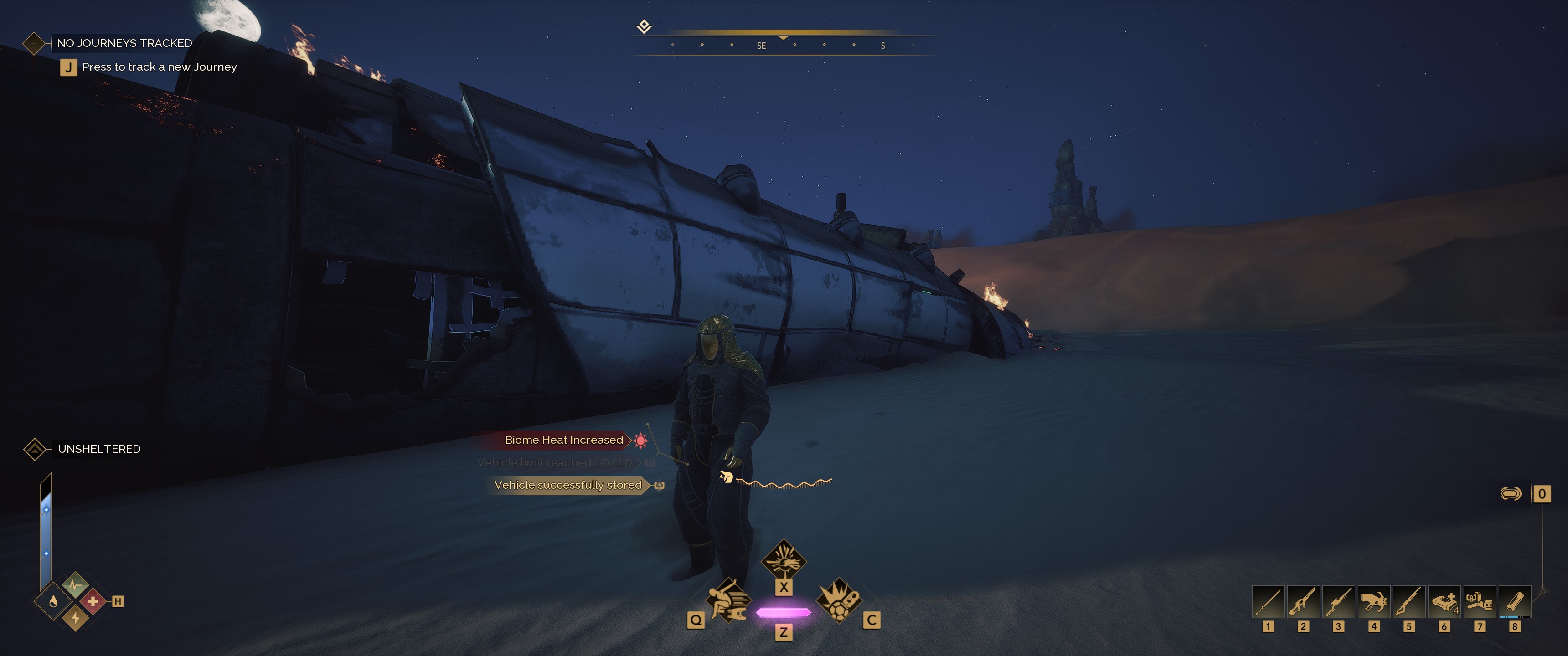The image size is (1568, 656).
Task: Click the Unsheltered status diamond icon
Action: pos(35,449)
